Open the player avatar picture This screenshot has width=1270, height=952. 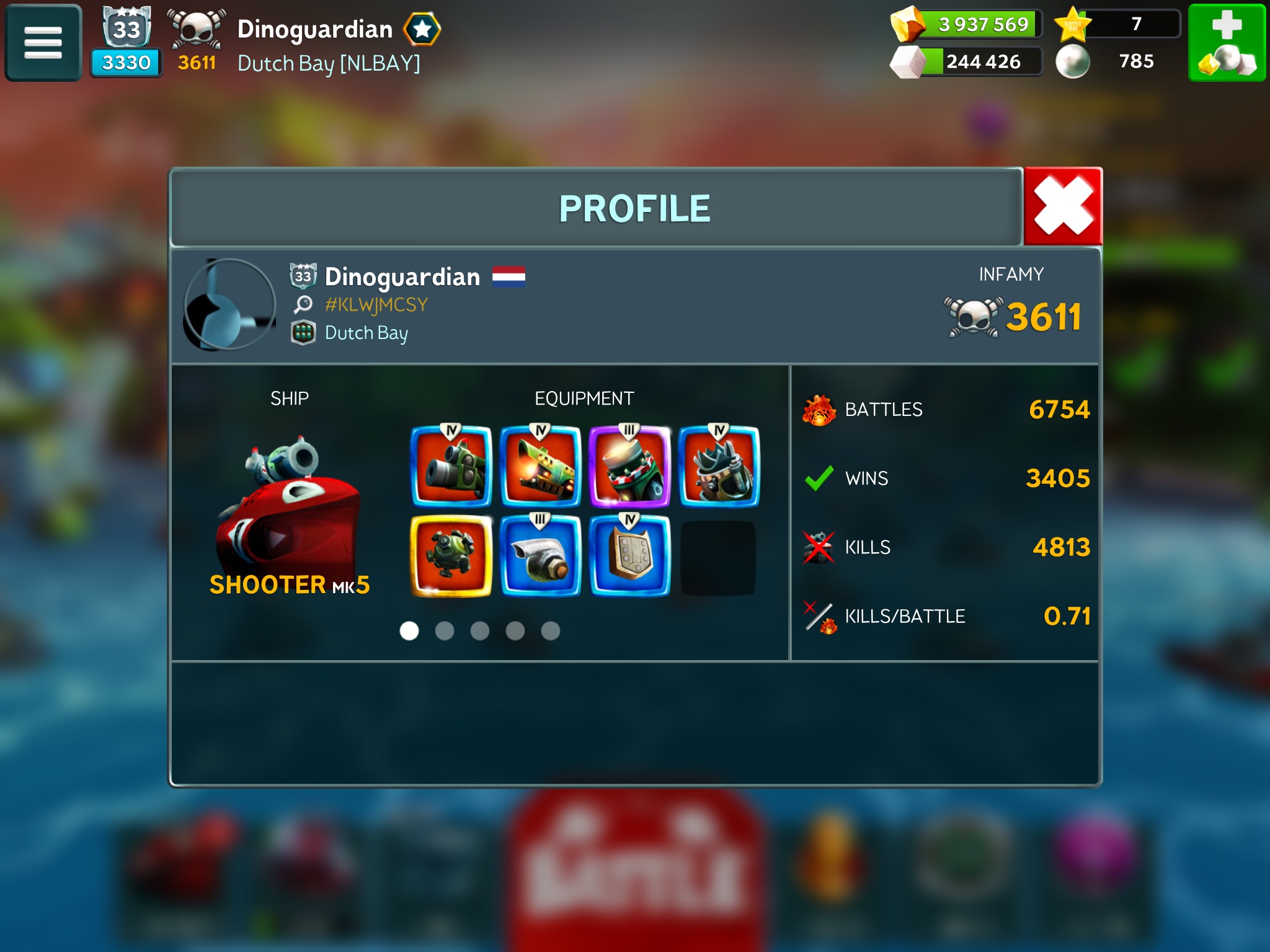pyautogui.click(x=230, y=304)
